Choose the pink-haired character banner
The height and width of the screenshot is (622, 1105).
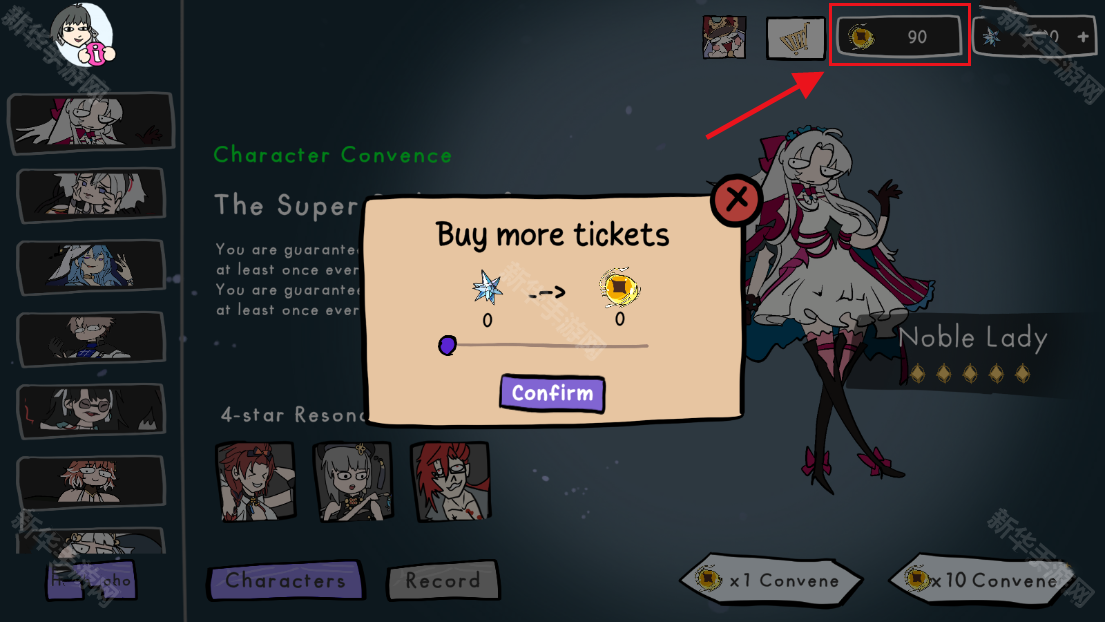(x=90, y=480)
